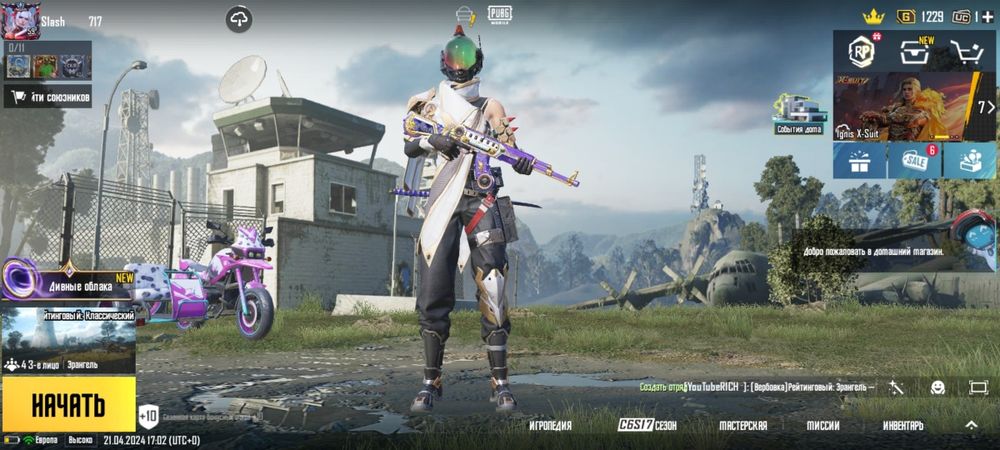
Task: Open the События дома home events icon
Action: pyautogui.click(x=798, y=114)
